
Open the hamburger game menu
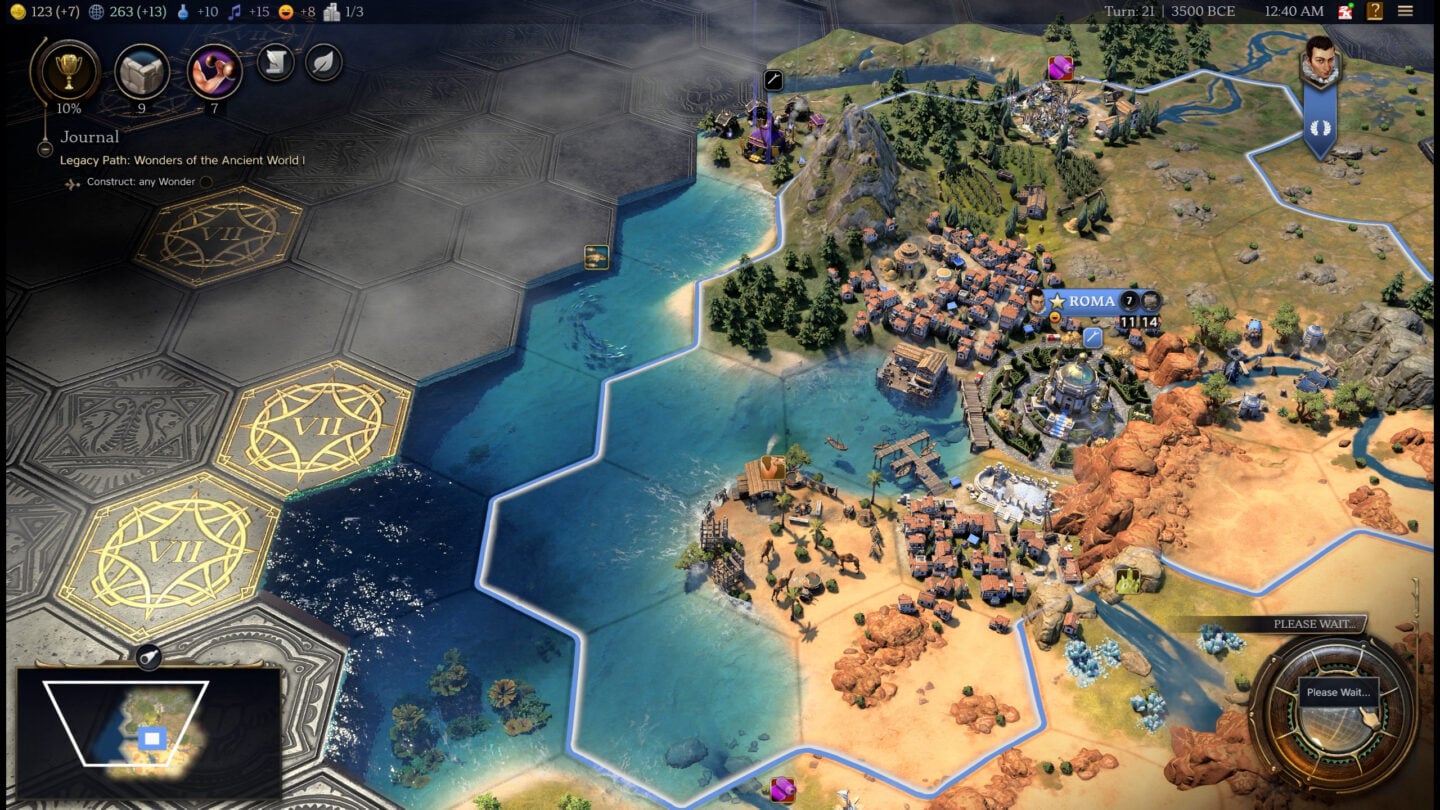(1405, 11)
